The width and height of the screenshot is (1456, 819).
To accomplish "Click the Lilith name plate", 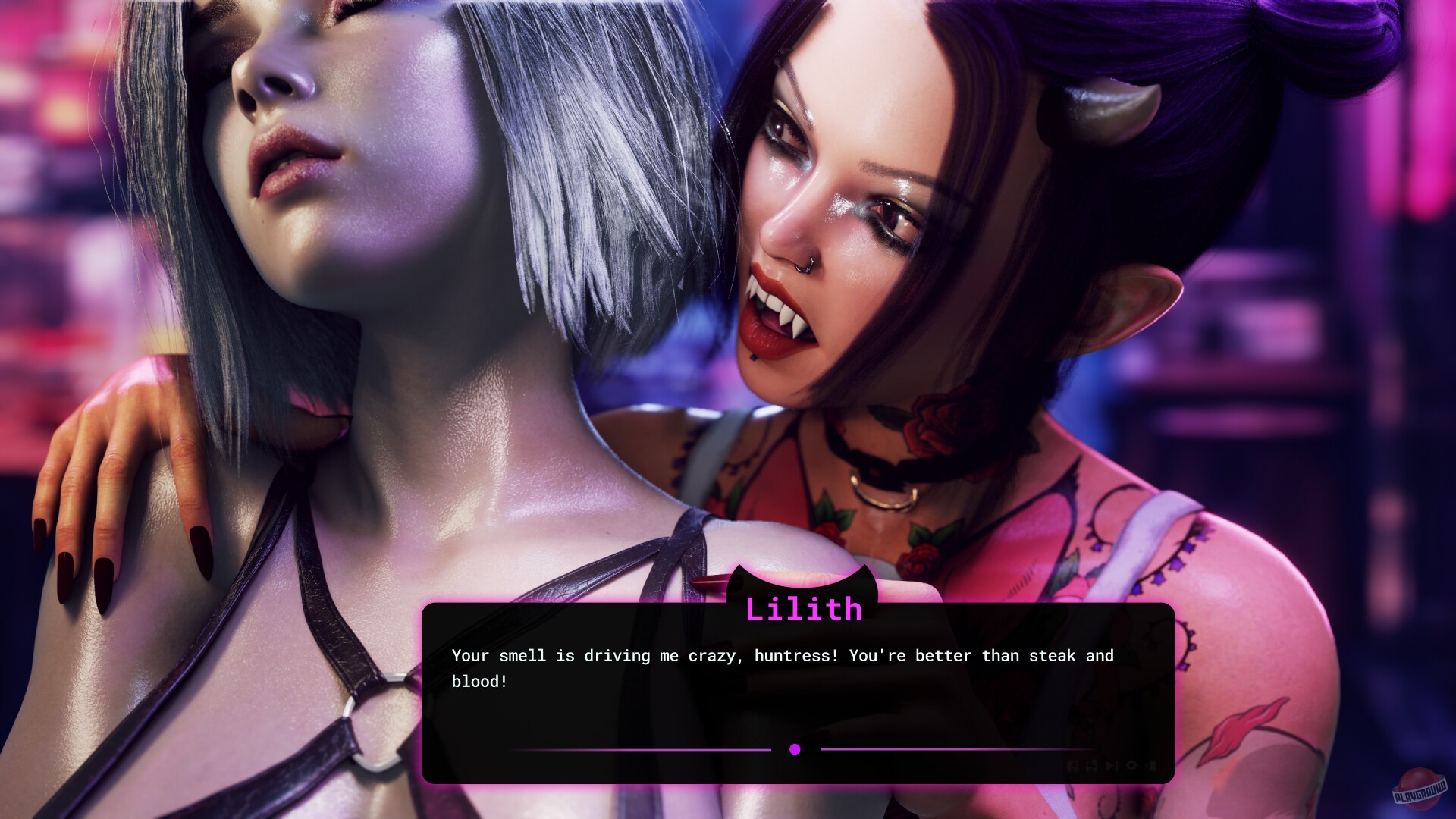I will [x=804, y=608].
